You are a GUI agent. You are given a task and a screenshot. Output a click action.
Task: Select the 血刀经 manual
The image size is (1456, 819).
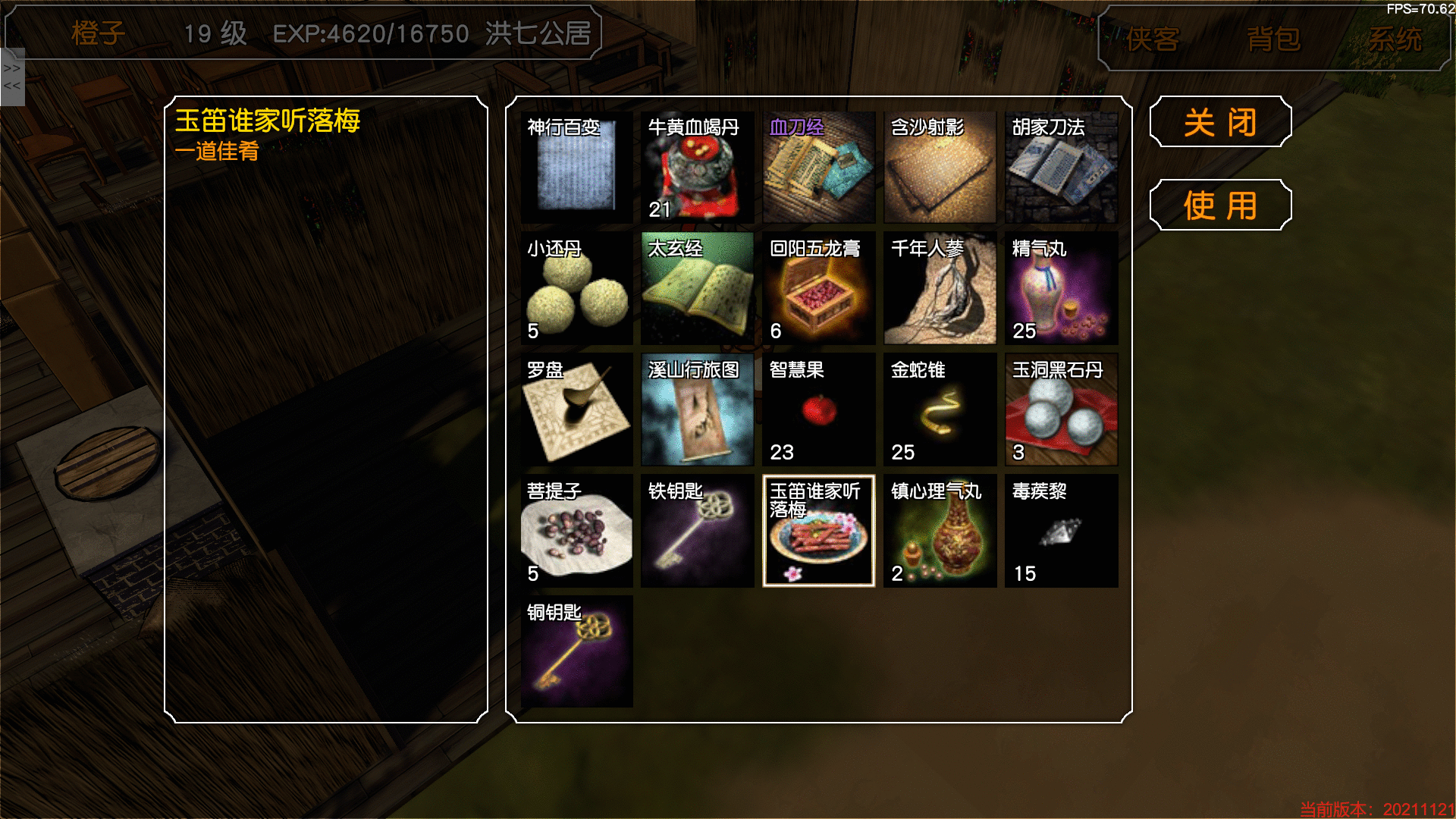click(x=819, y=168)
